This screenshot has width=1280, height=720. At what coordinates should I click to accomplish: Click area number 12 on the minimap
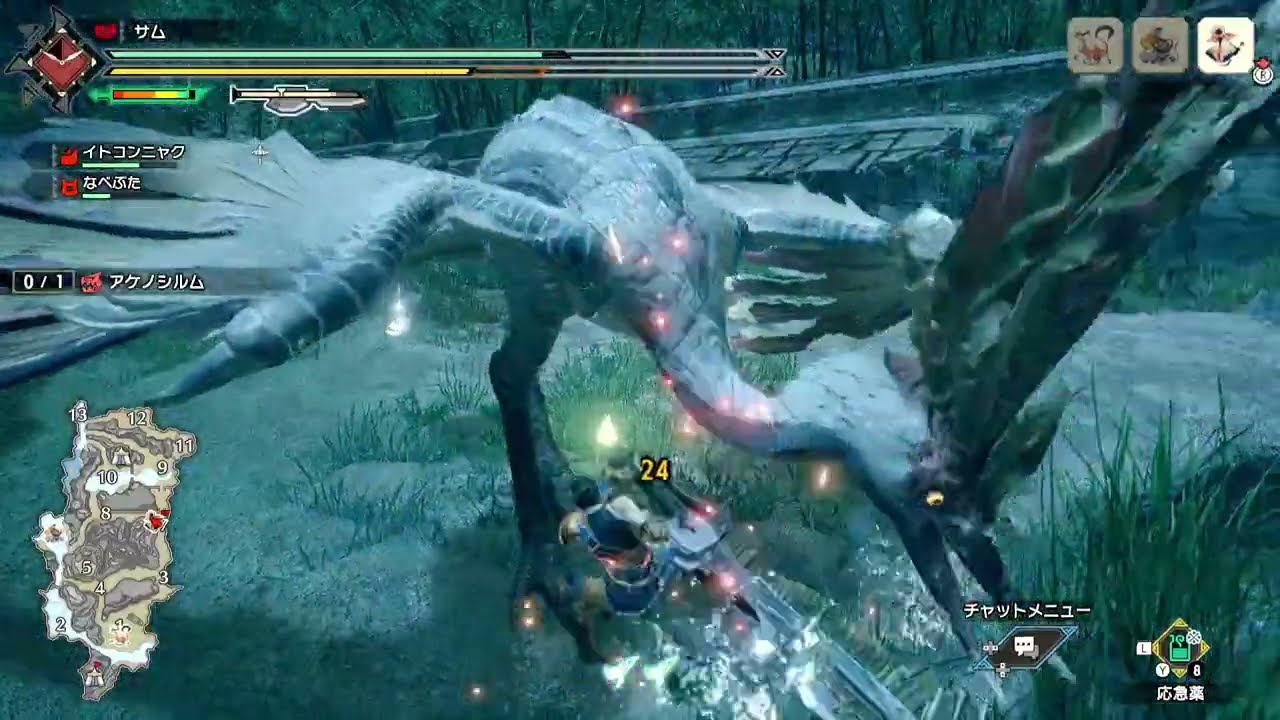click(137, 418)
